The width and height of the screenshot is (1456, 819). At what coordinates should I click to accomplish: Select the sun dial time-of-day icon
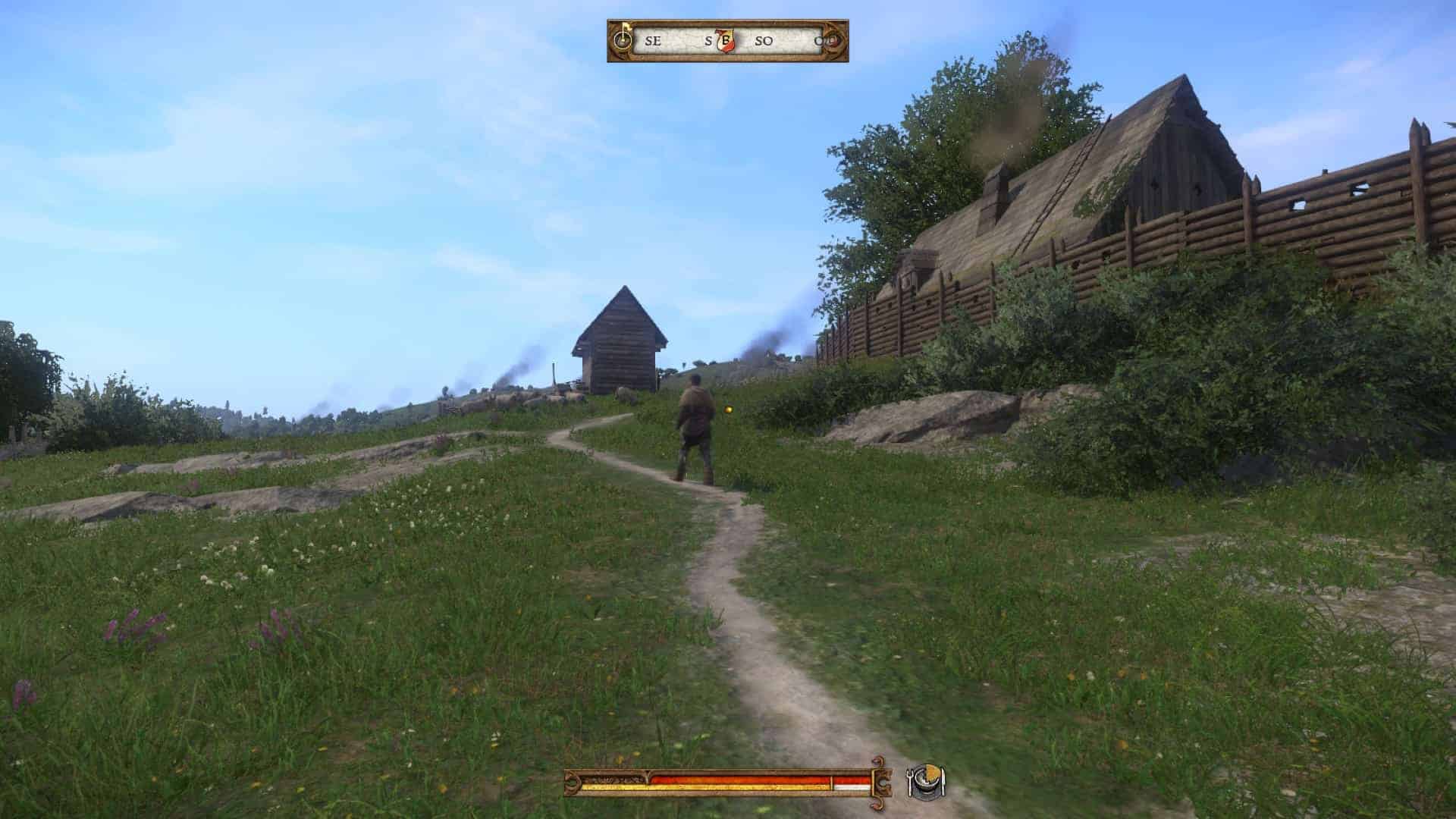623,39
